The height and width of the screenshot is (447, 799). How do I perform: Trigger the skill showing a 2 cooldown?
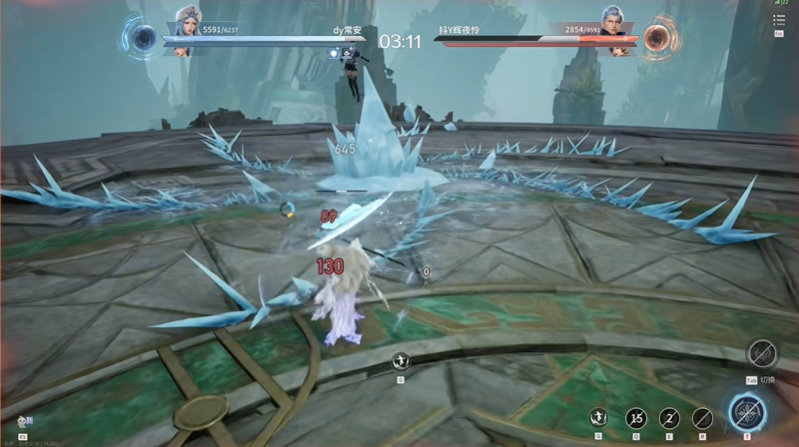(669, 417)
